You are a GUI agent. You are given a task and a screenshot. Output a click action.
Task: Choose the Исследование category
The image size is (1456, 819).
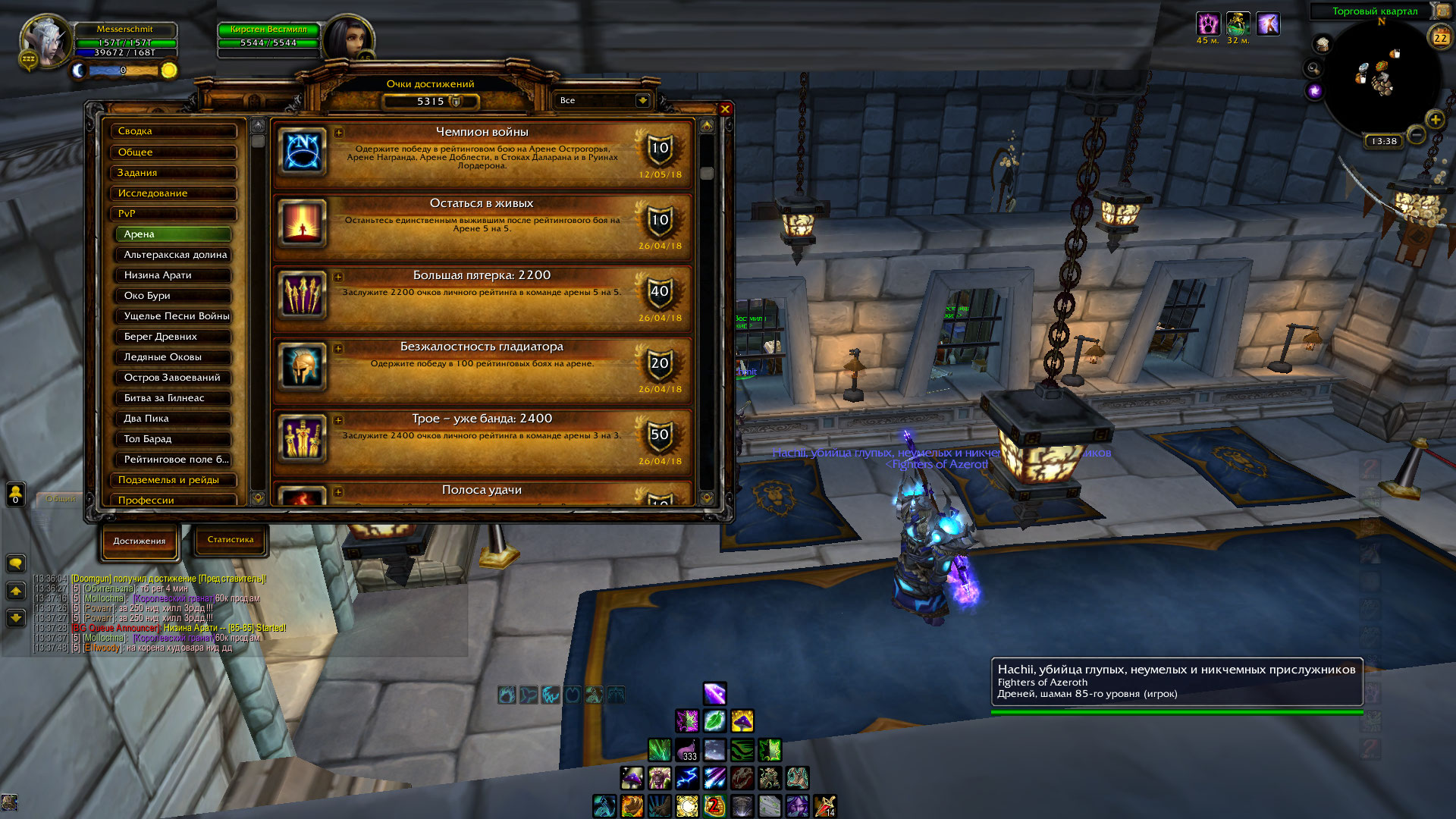174,193
